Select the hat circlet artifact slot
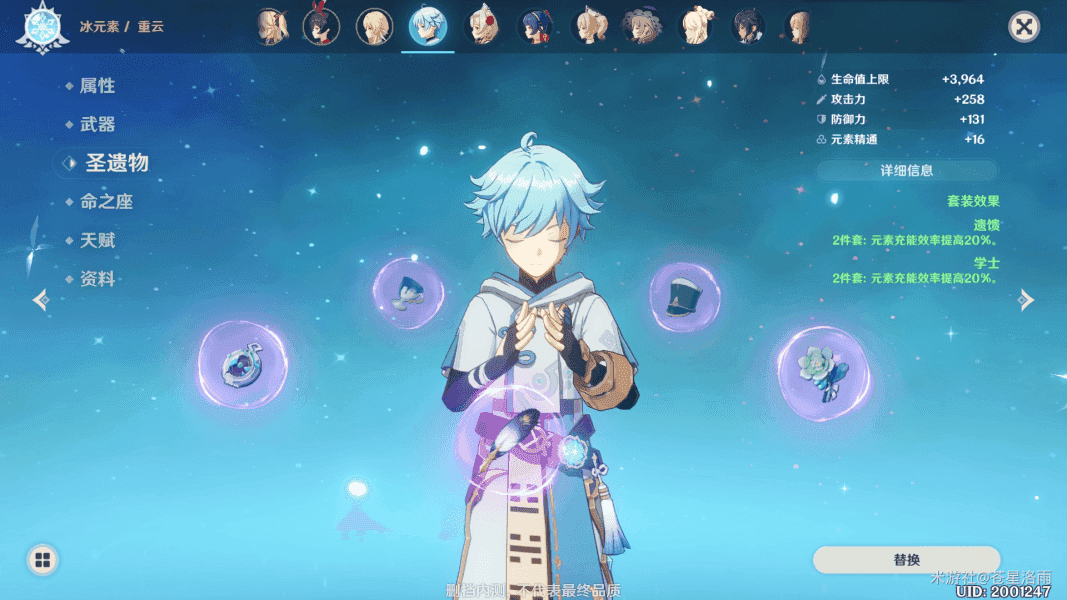Screen dimensions: 1067x600 pyautogui.click(x=685, y=297)
